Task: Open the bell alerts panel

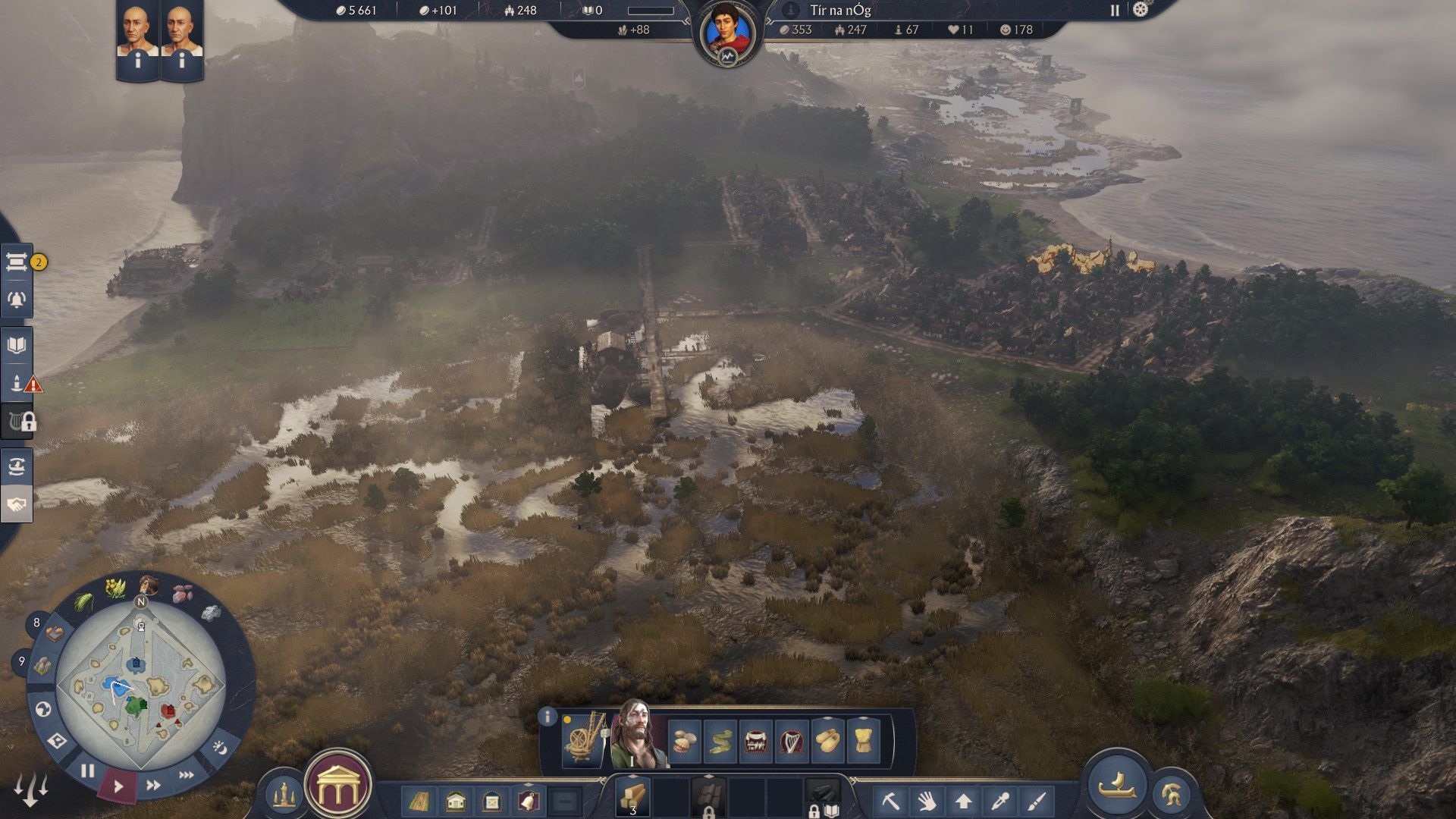Action: coord(17,300)
